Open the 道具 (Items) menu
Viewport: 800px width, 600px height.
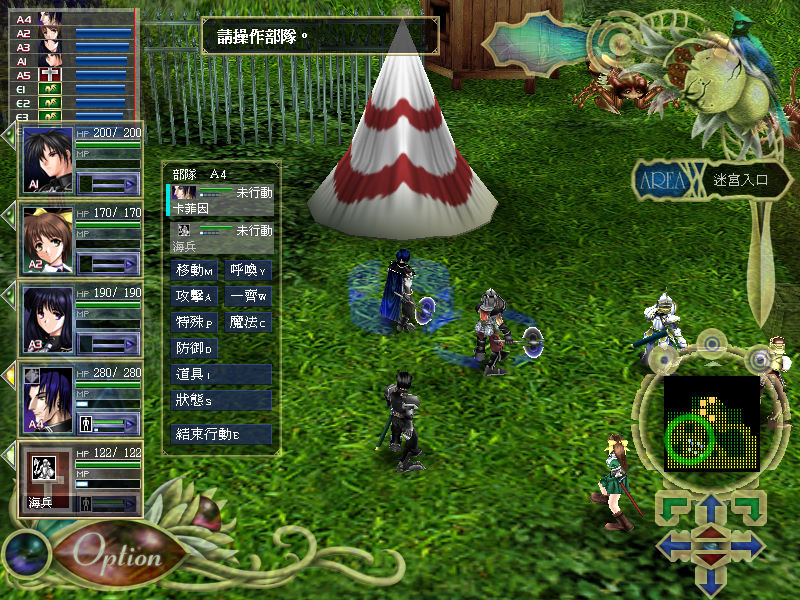(221, 374)
